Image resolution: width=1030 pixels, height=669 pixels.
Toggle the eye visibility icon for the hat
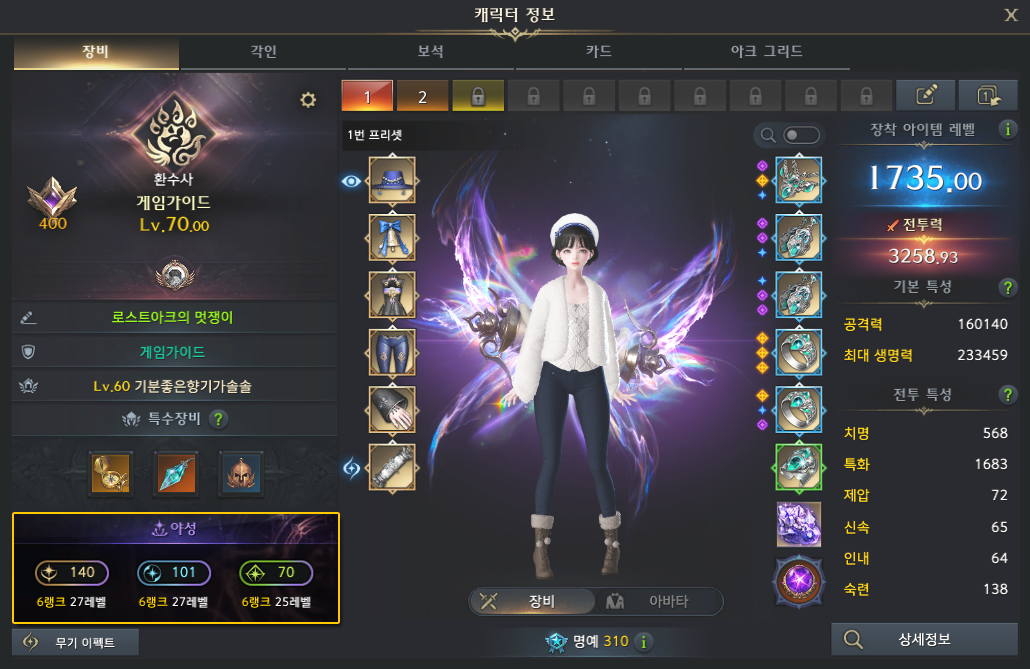[351, 181]
